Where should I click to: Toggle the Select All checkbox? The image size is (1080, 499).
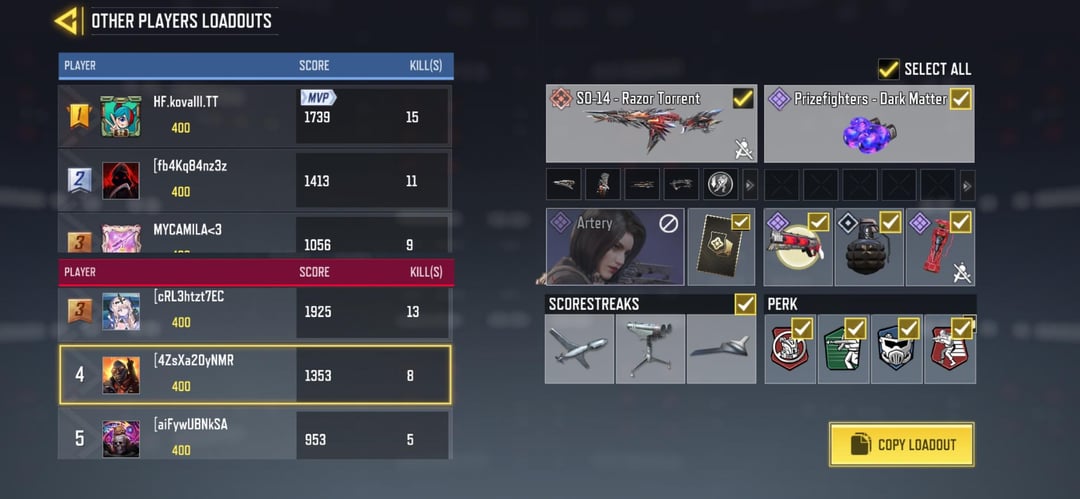[888, 68]
